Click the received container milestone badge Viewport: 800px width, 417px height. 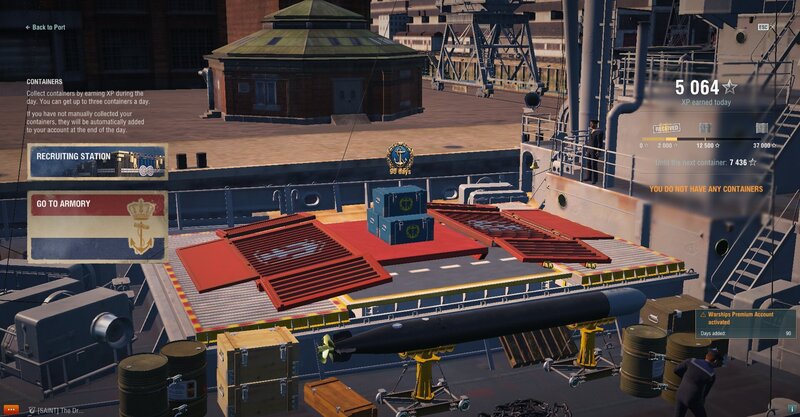point(667,128)
